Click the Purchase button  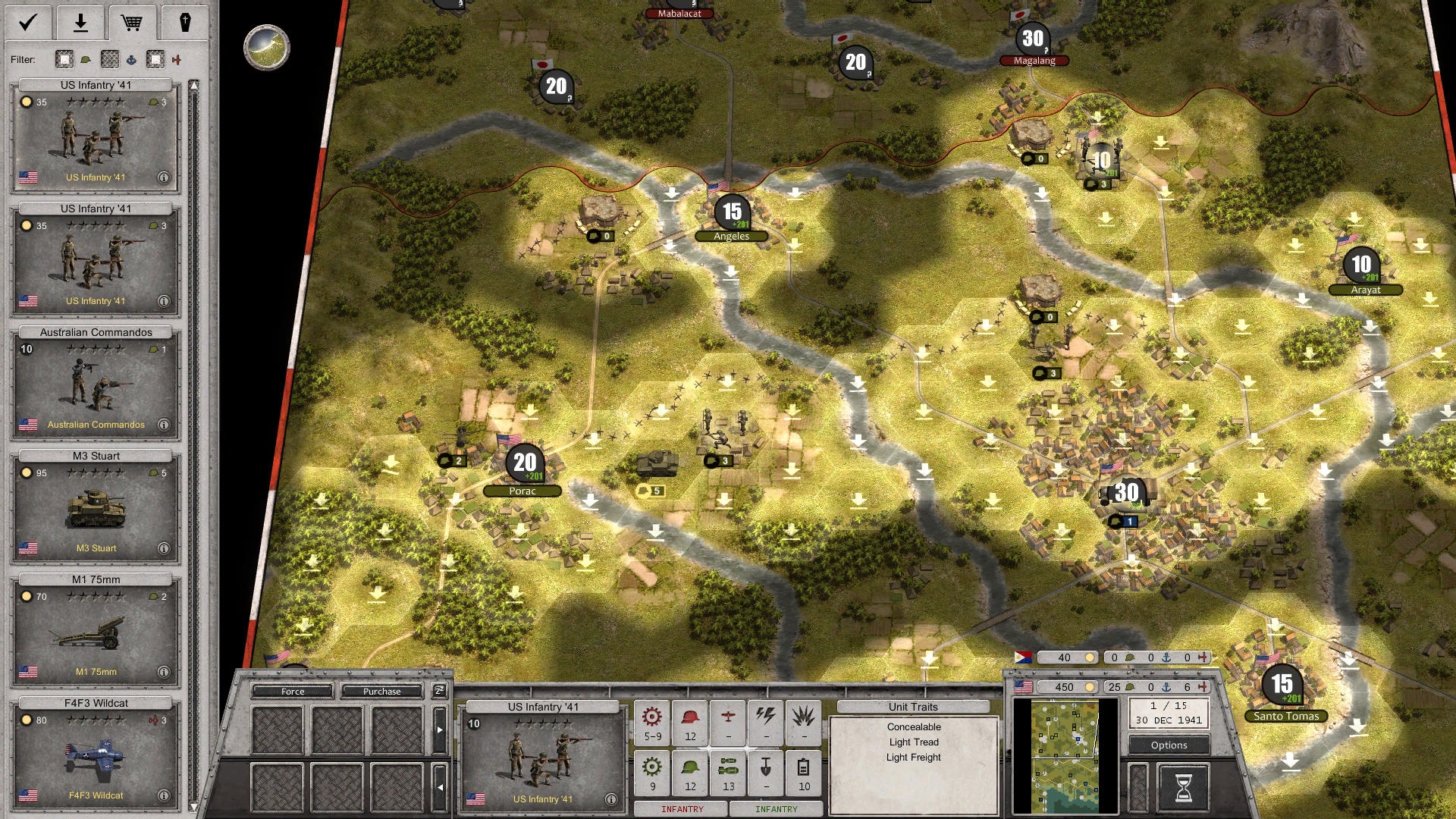[x=381, y=692]
